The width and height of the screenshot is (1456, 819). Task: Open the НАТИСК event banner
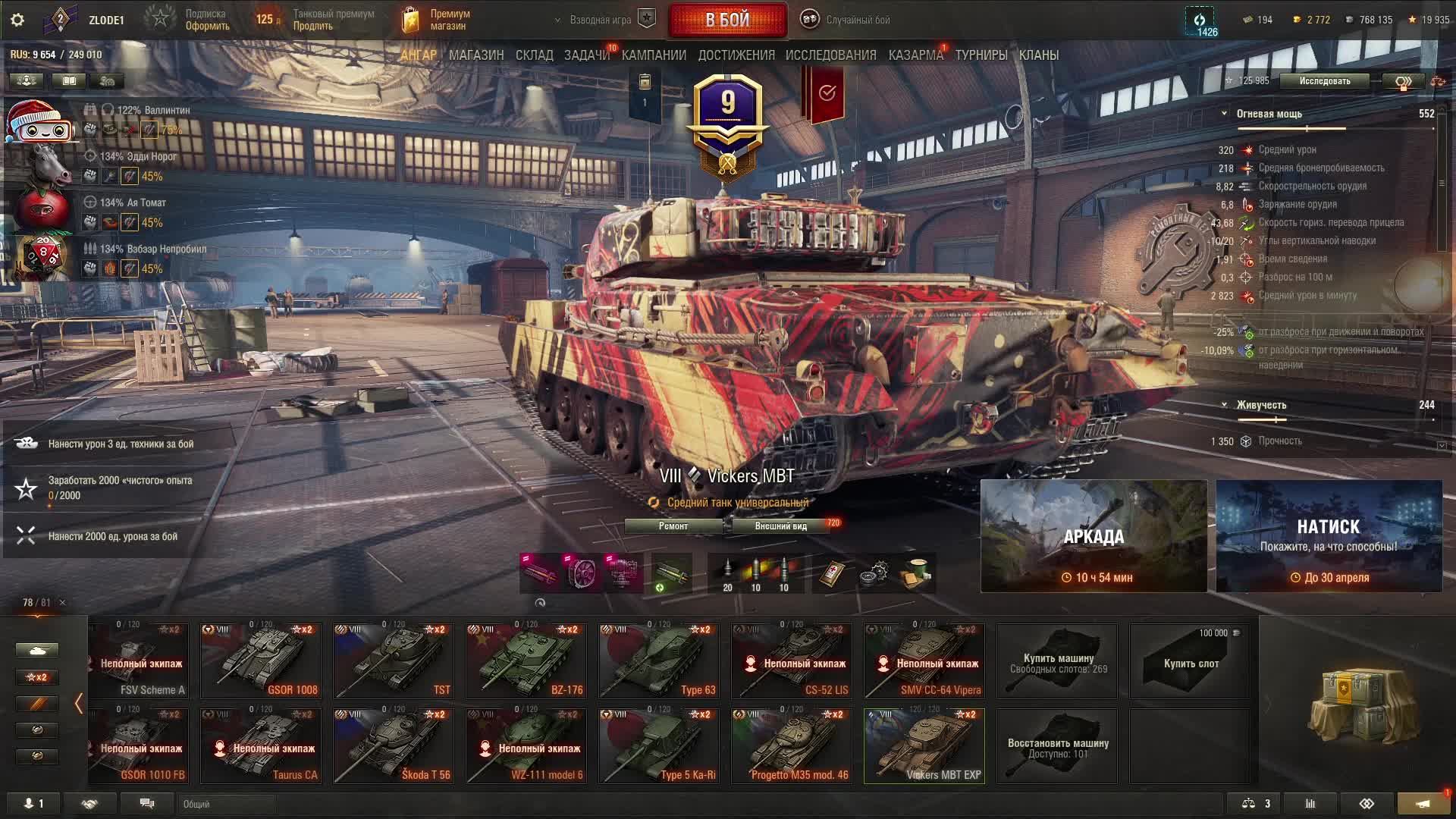[x=1329, y=536]
